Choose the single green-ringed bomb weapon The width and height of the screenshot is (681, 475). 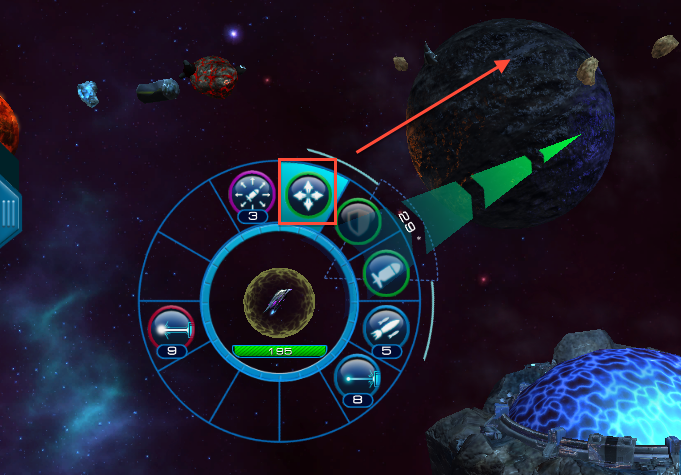[x=385, y=271]
